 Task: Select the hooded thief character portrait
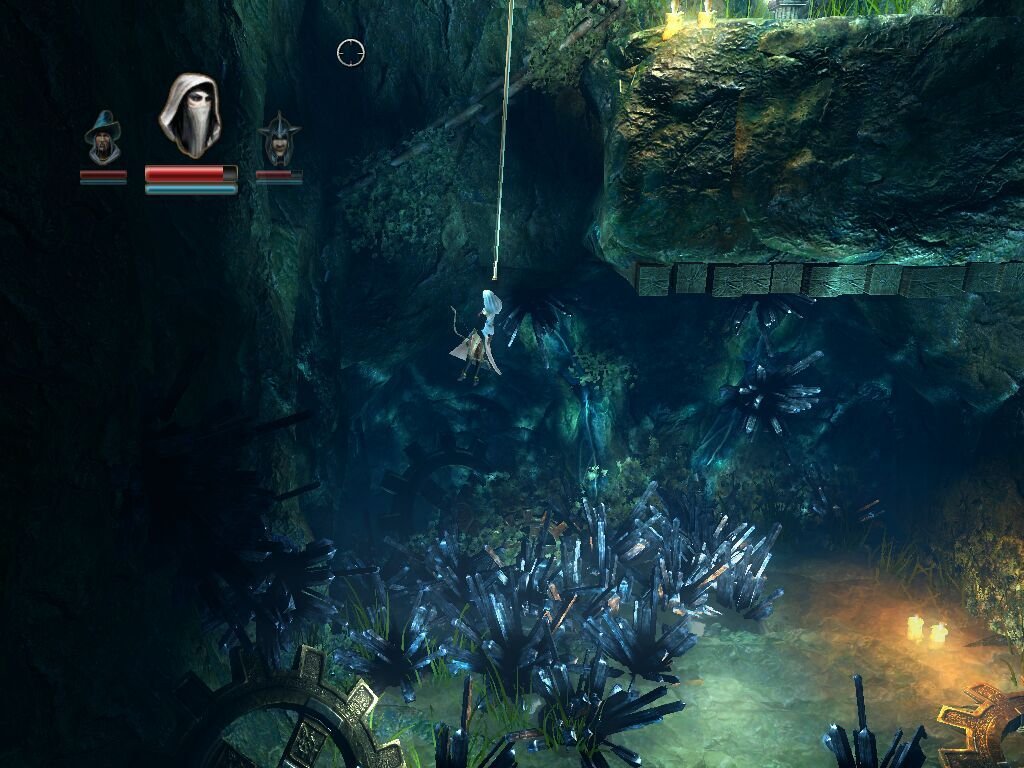[x=190, y=115]
